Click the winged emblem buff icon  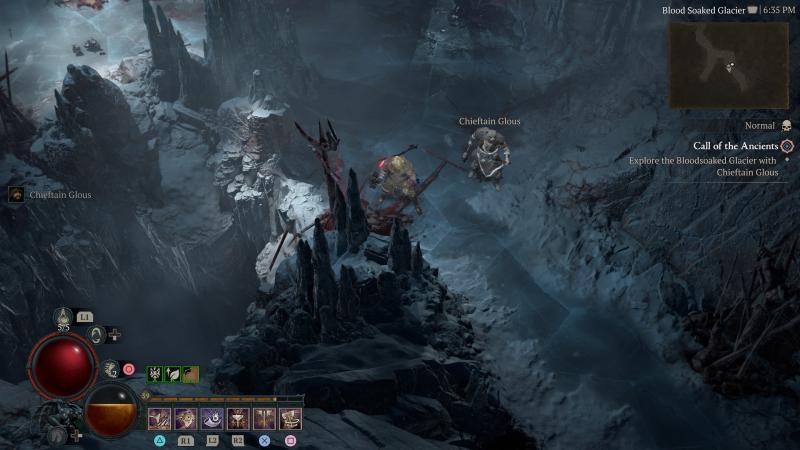[x=155, y=374]
